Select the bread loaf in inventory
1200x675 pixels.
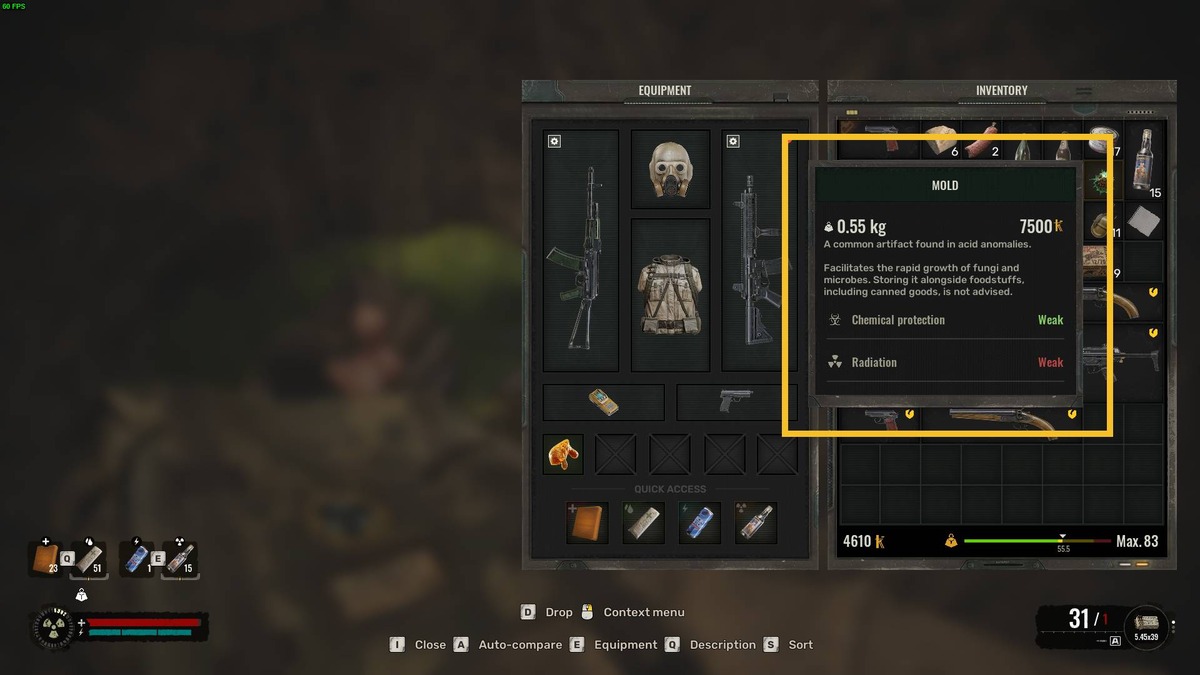(940, 141)
